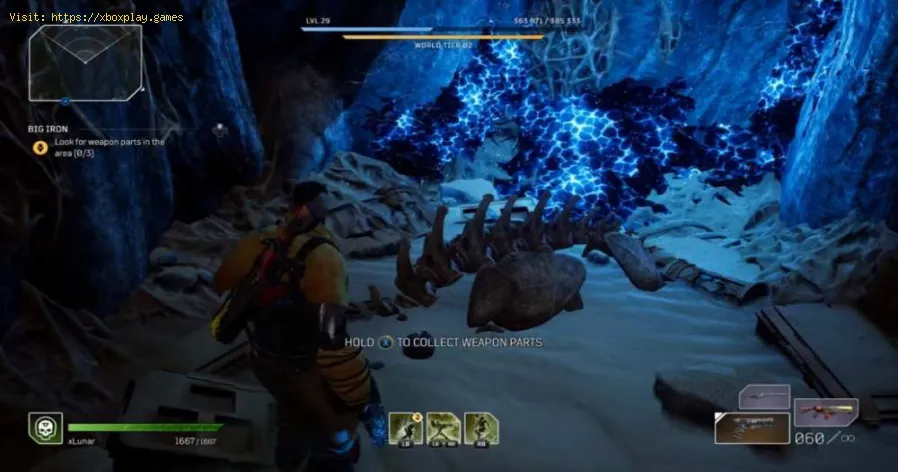Click the blue marker on the minimap edge
This screenshot has width=898, height=472.
(x=66, y=102)
